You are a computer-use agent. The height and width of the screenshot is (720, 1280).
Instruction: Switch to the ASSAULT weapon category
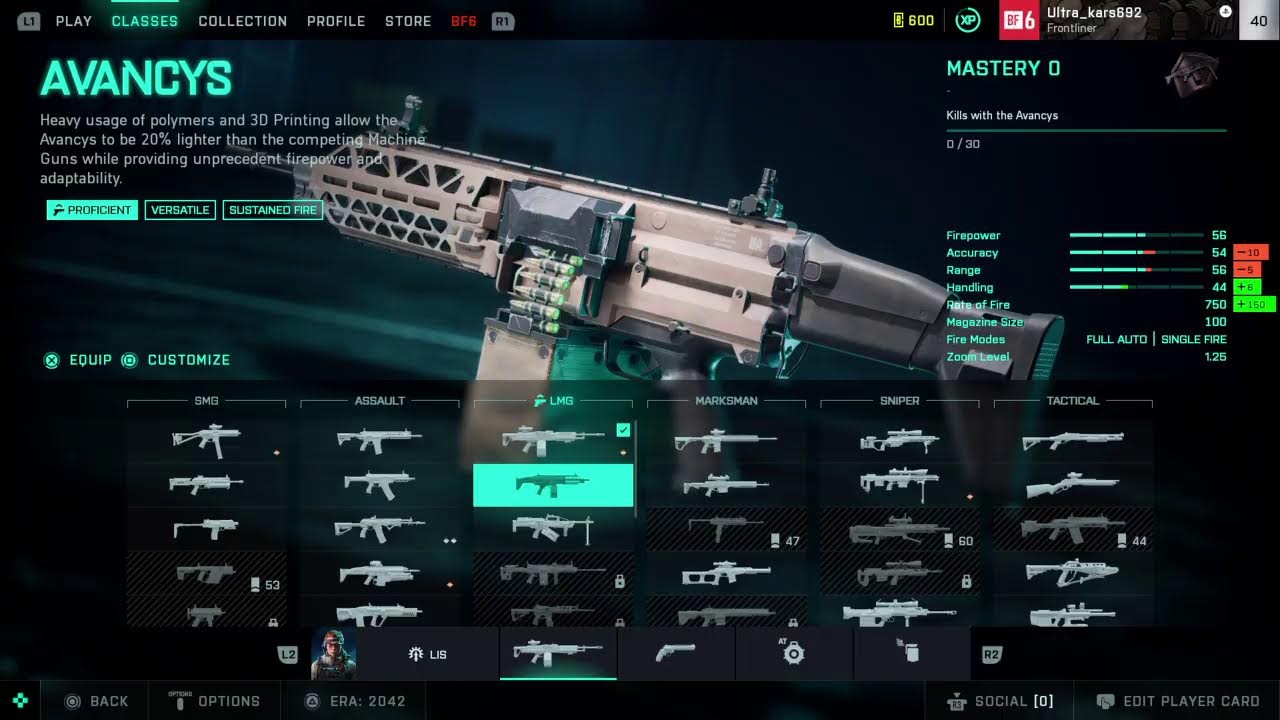point(380,401)
